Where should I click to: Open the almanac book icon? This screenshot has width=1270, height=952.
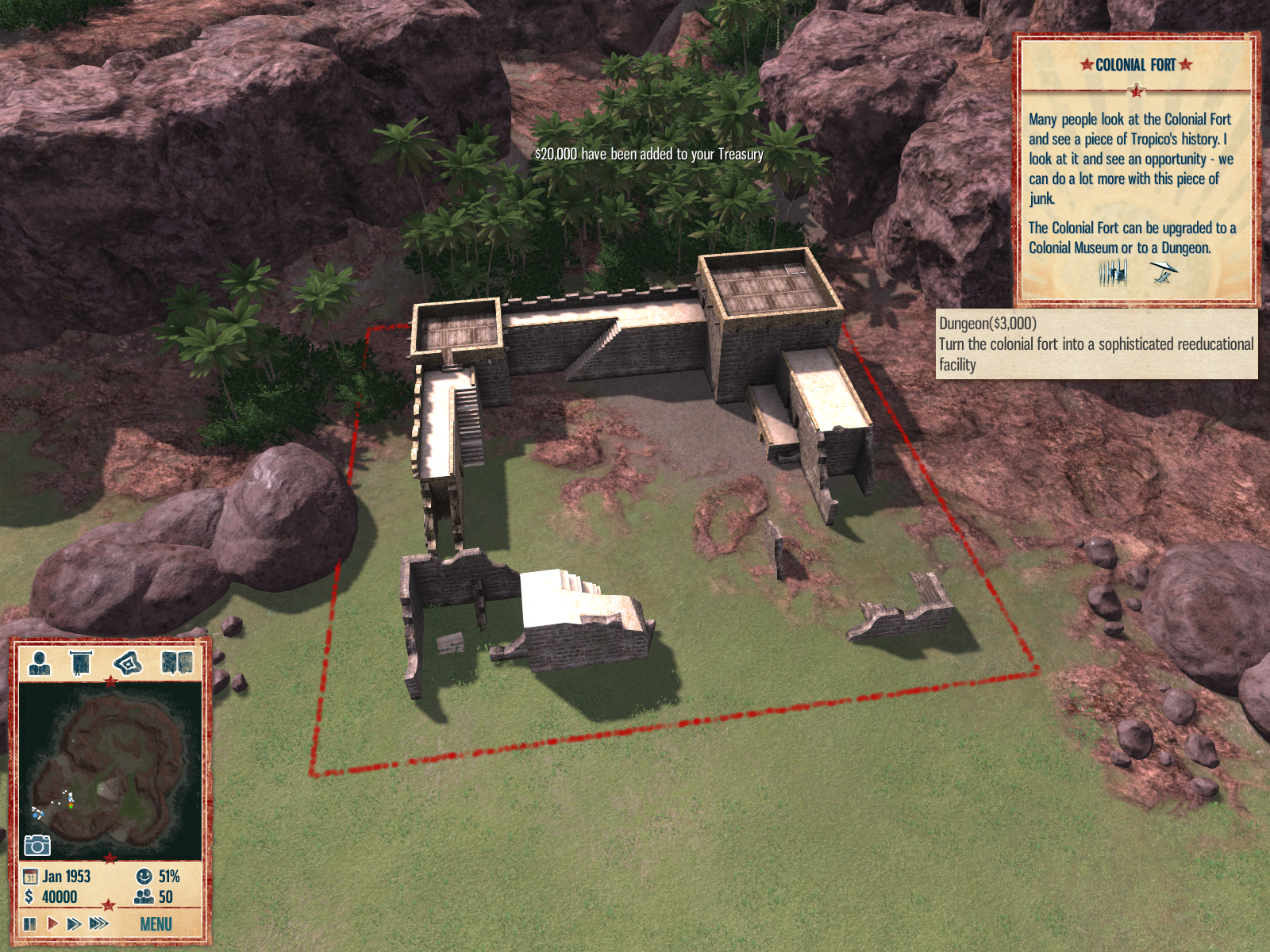[176, 662]
